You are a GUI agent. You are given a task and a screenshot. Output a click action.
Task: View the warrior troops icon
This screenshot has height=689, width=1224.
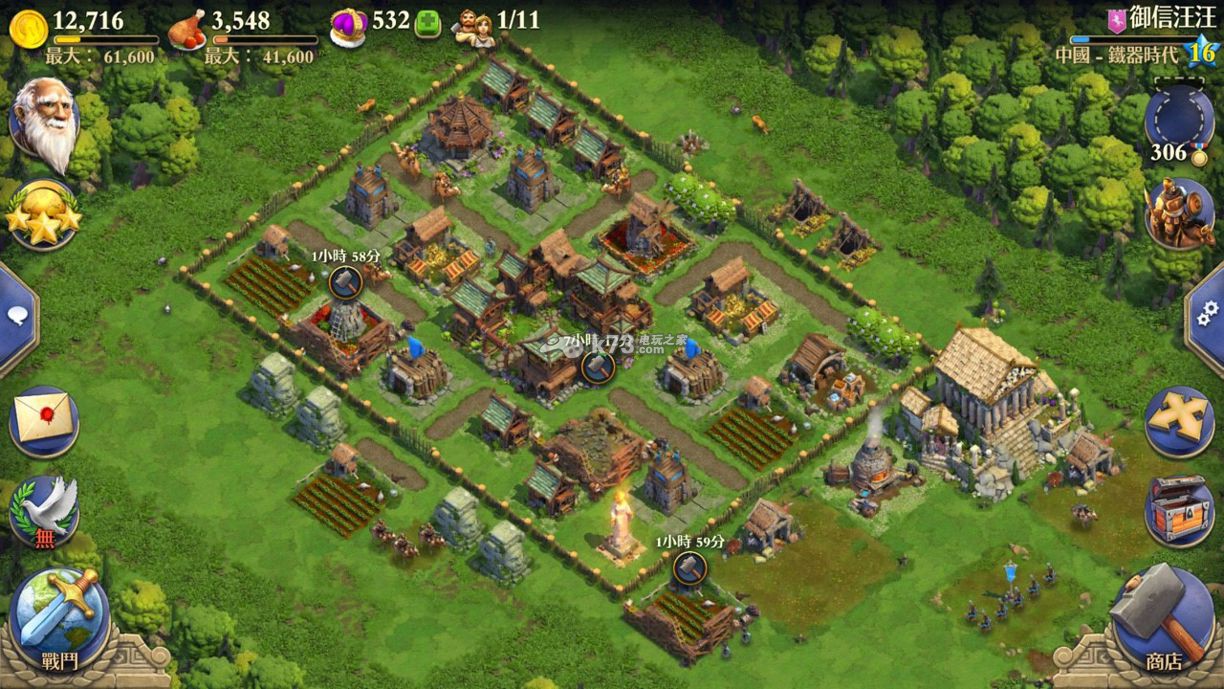tap(1180, 214)
